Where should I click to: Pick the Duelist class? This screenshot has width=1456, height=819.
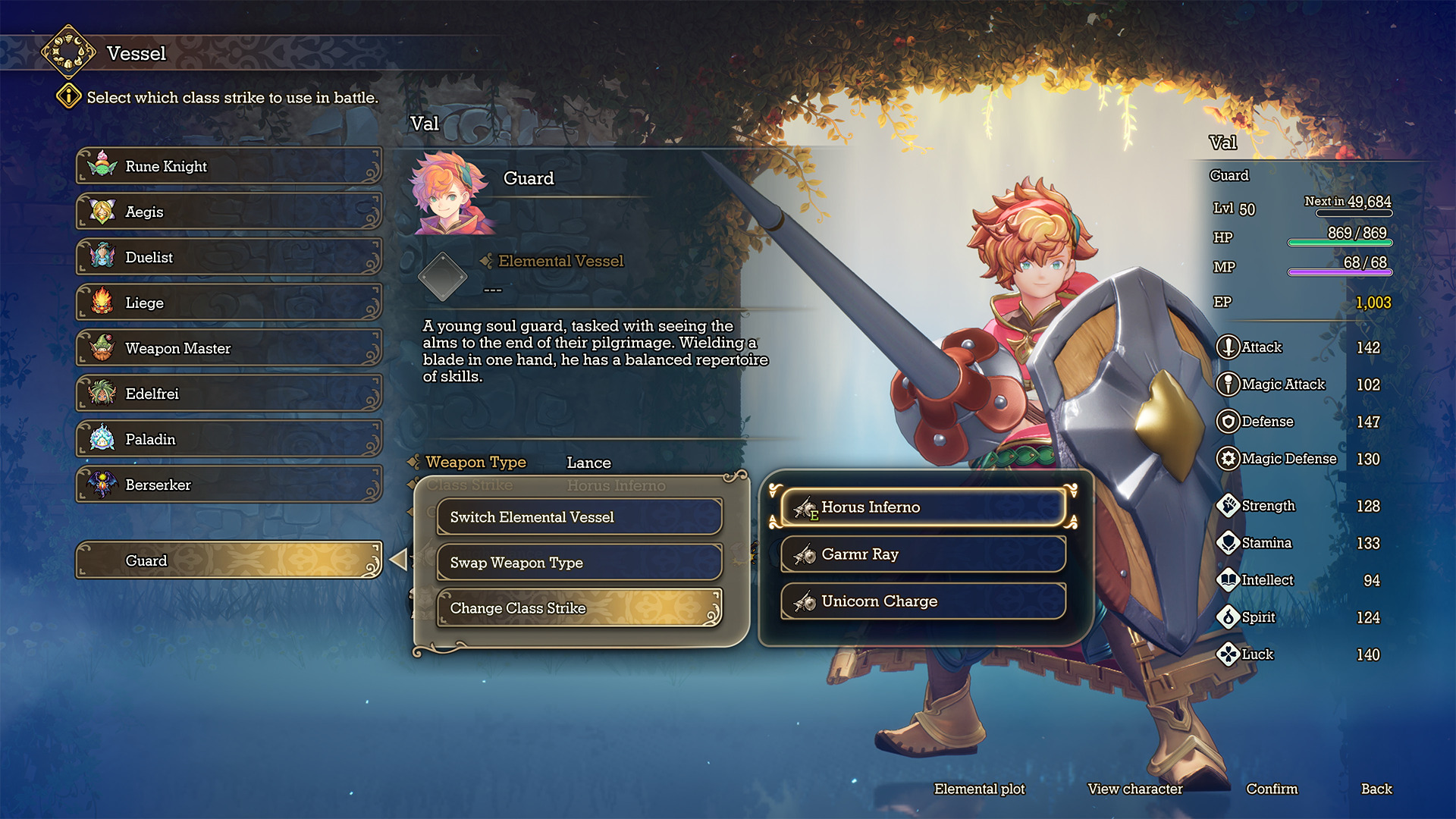pyautogui.click(x=228, y=257)
